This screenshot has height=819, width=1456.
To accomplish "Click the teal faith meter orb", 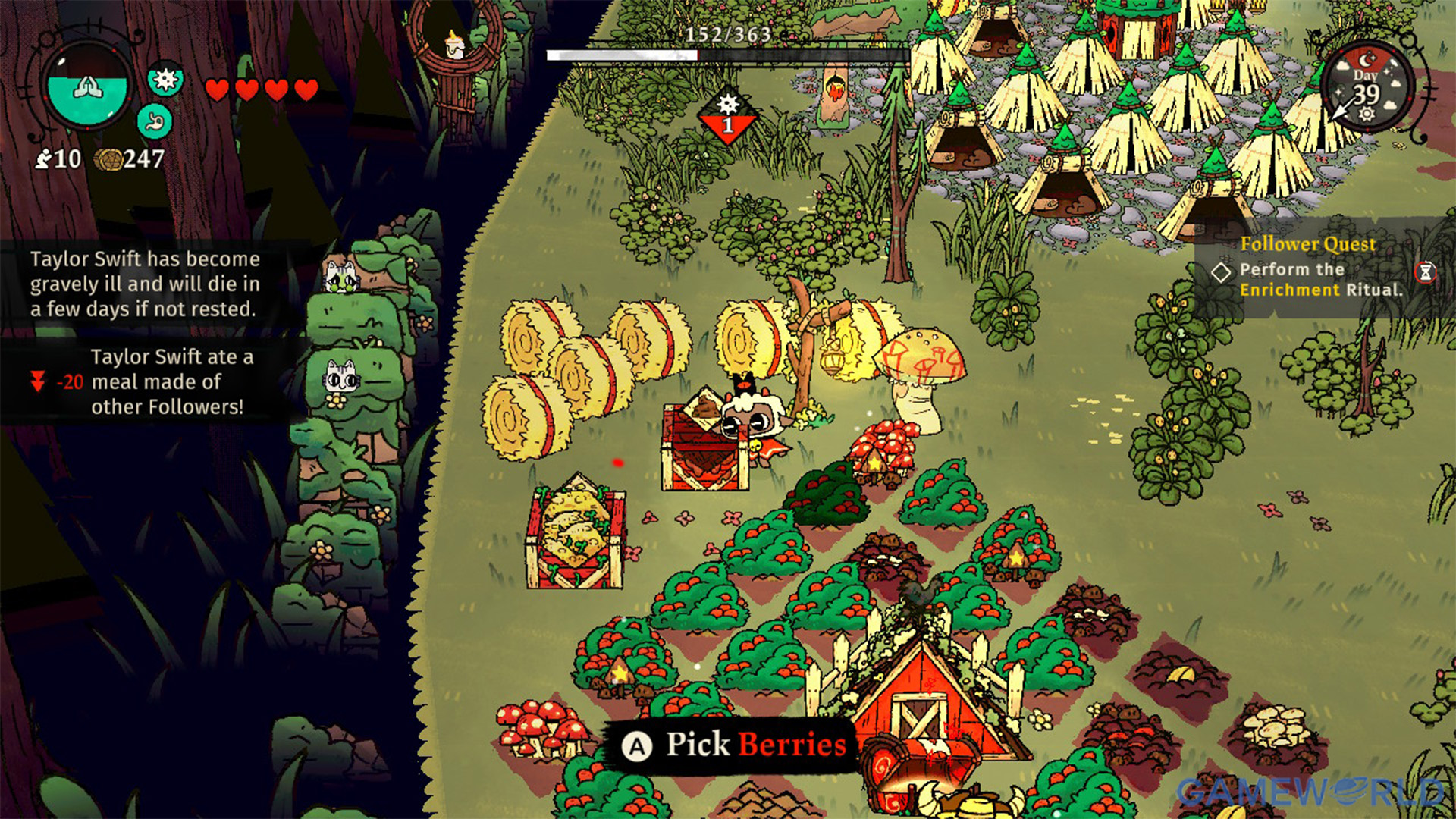I will tap(88, 89).
